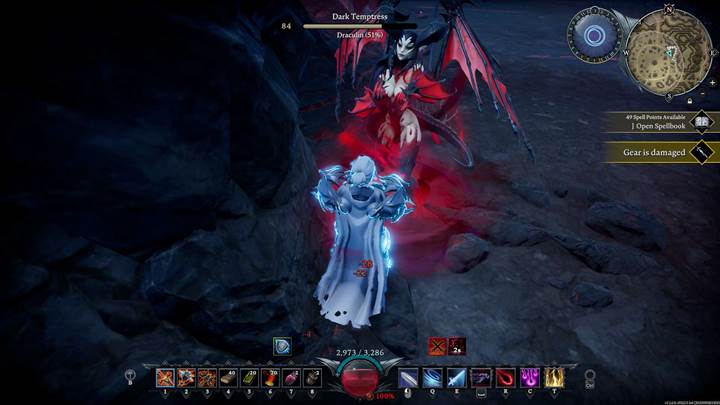The height and width of the screenshot is (405, 720).
Task: Toggle the minimap lock icon
Action: pos(689,100)
